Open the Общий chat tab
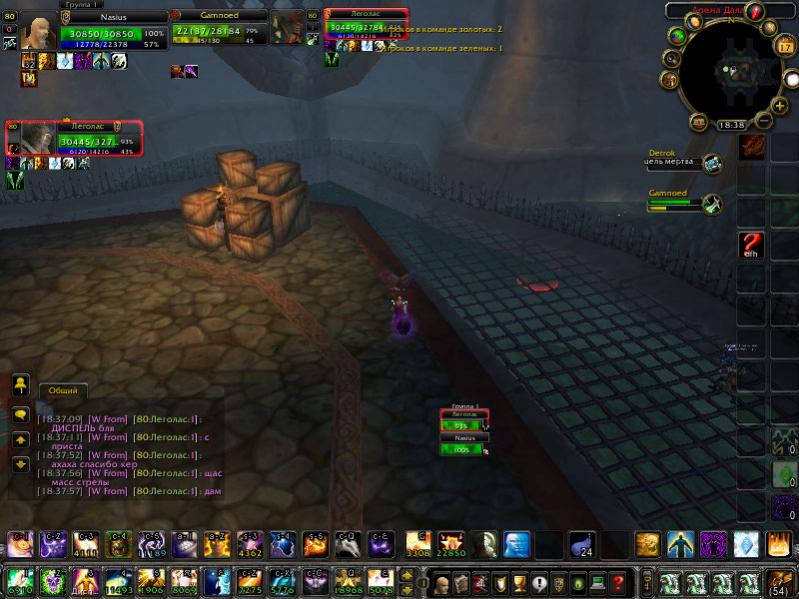Image resolution: width=799 pixels, height=599 pixels. click(x=63, y=391)
